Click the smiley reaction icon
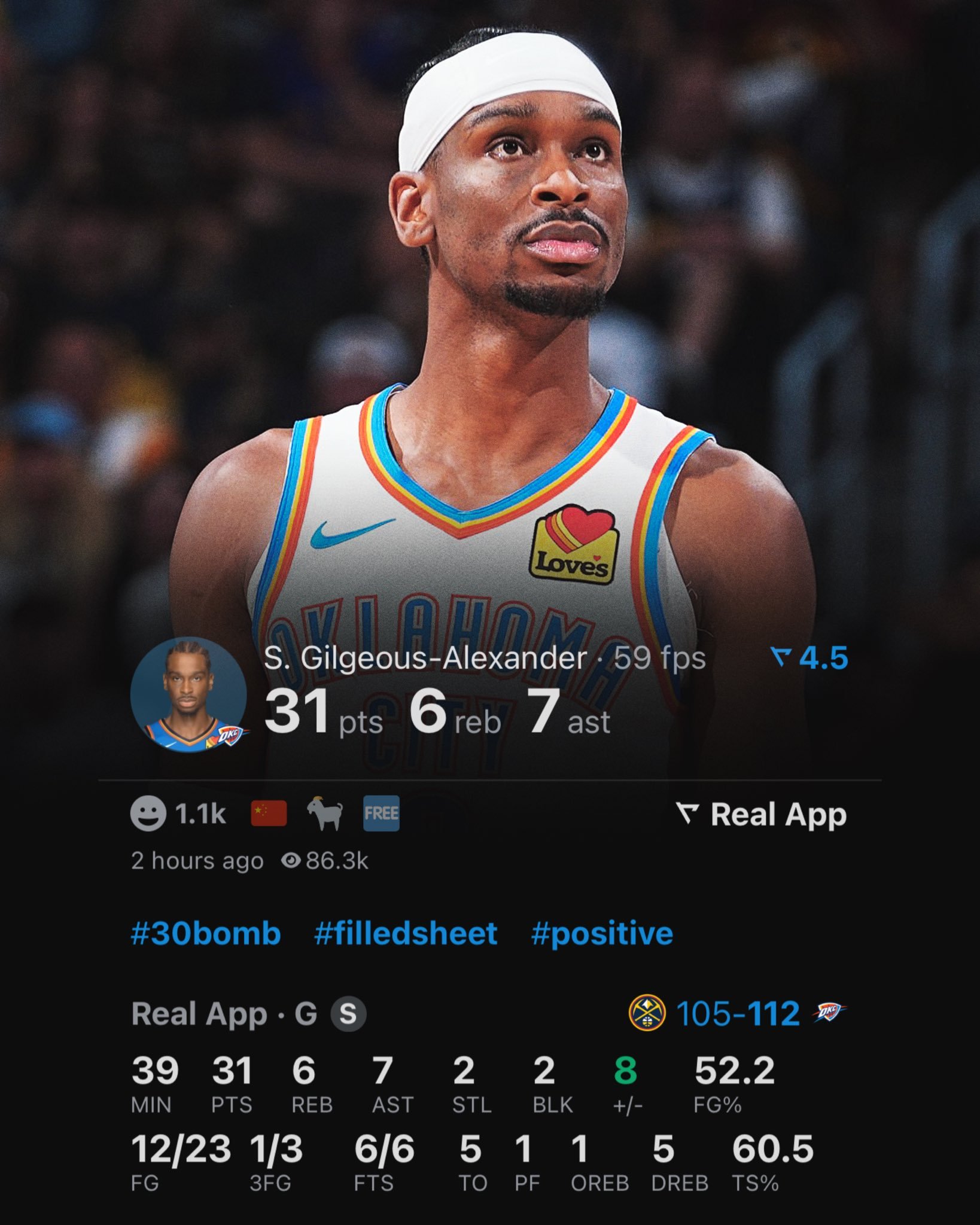The image size is (980, 1225). click(148, 815)
